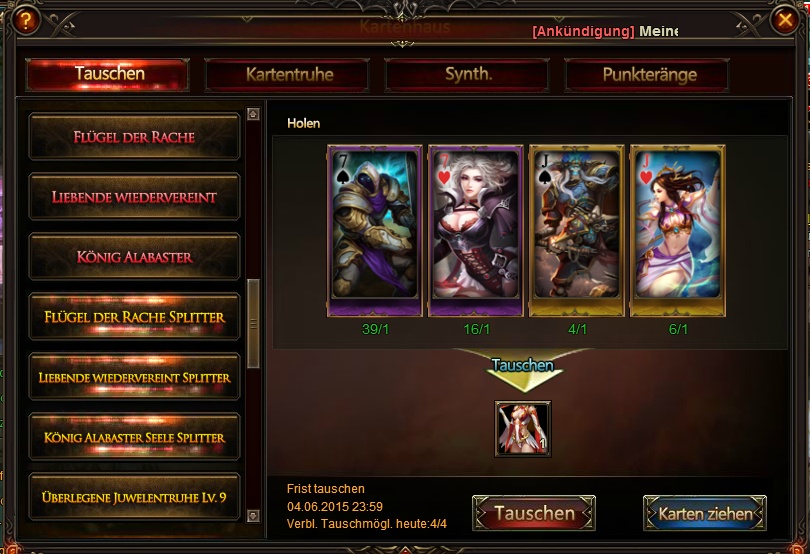This screenshot has height=554, width=810.
Task: Select the seven of hearts white-haired woman card
Action: point(475,231)
